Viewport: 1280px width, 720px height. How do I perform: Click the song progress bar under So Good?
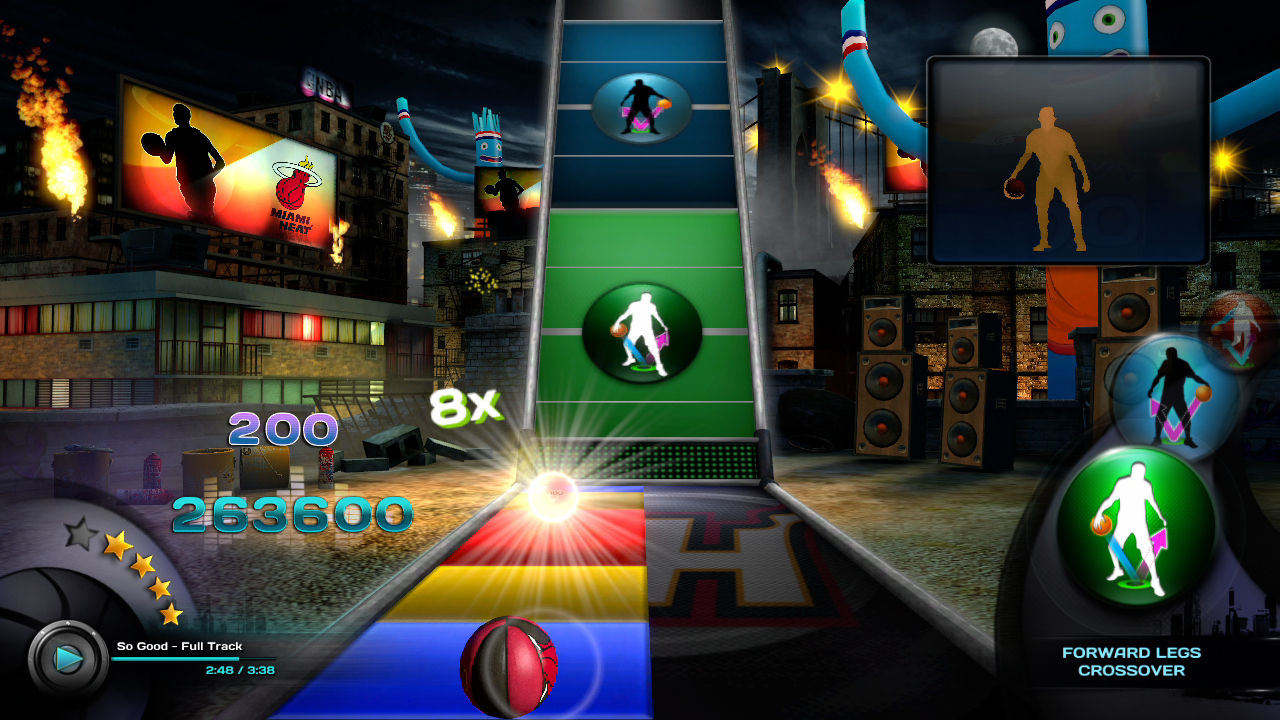(192, 659)
